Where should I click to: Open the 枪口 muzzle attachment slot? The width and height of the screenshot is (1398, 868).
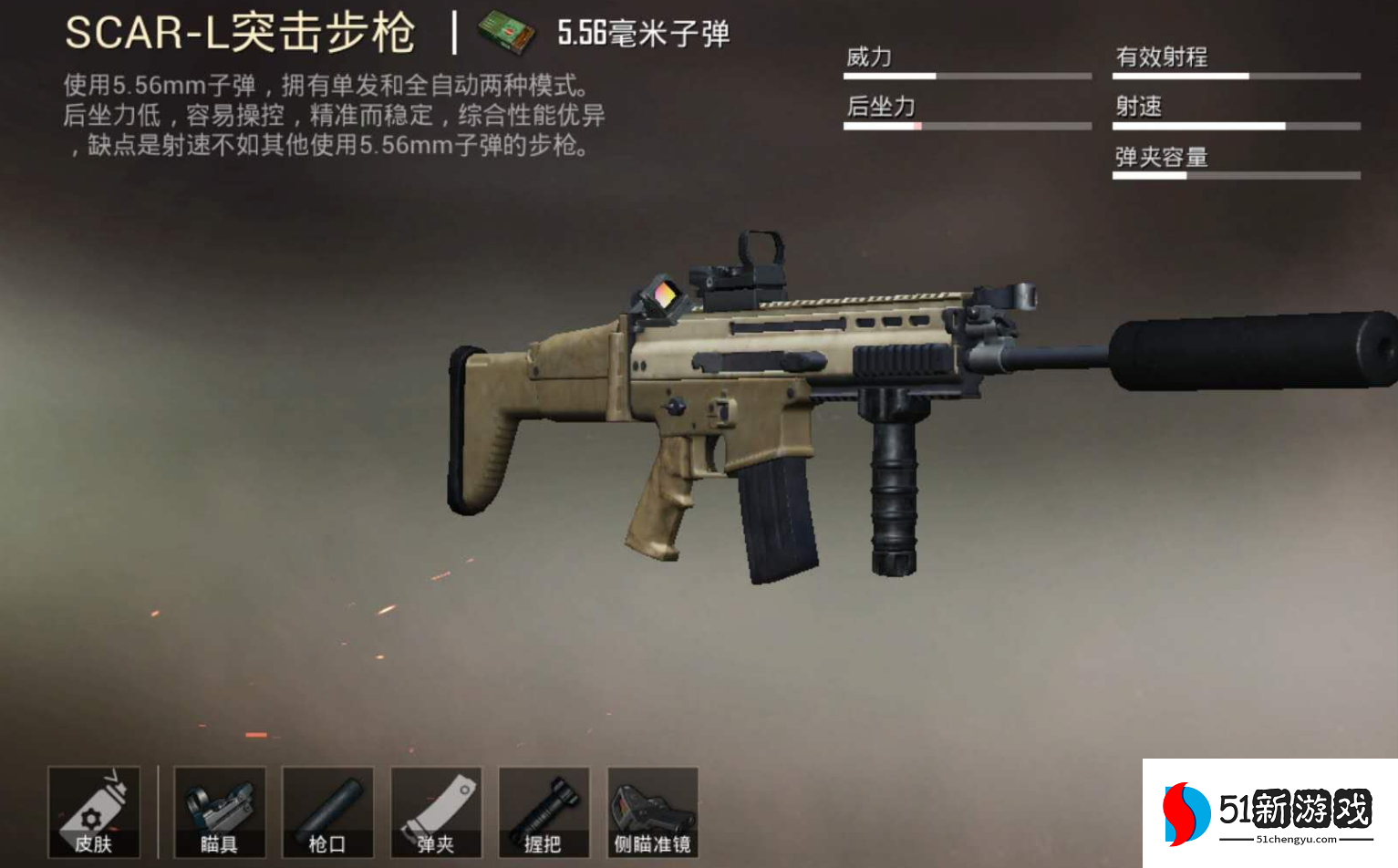pyautogui.click(x=328, y=811)
